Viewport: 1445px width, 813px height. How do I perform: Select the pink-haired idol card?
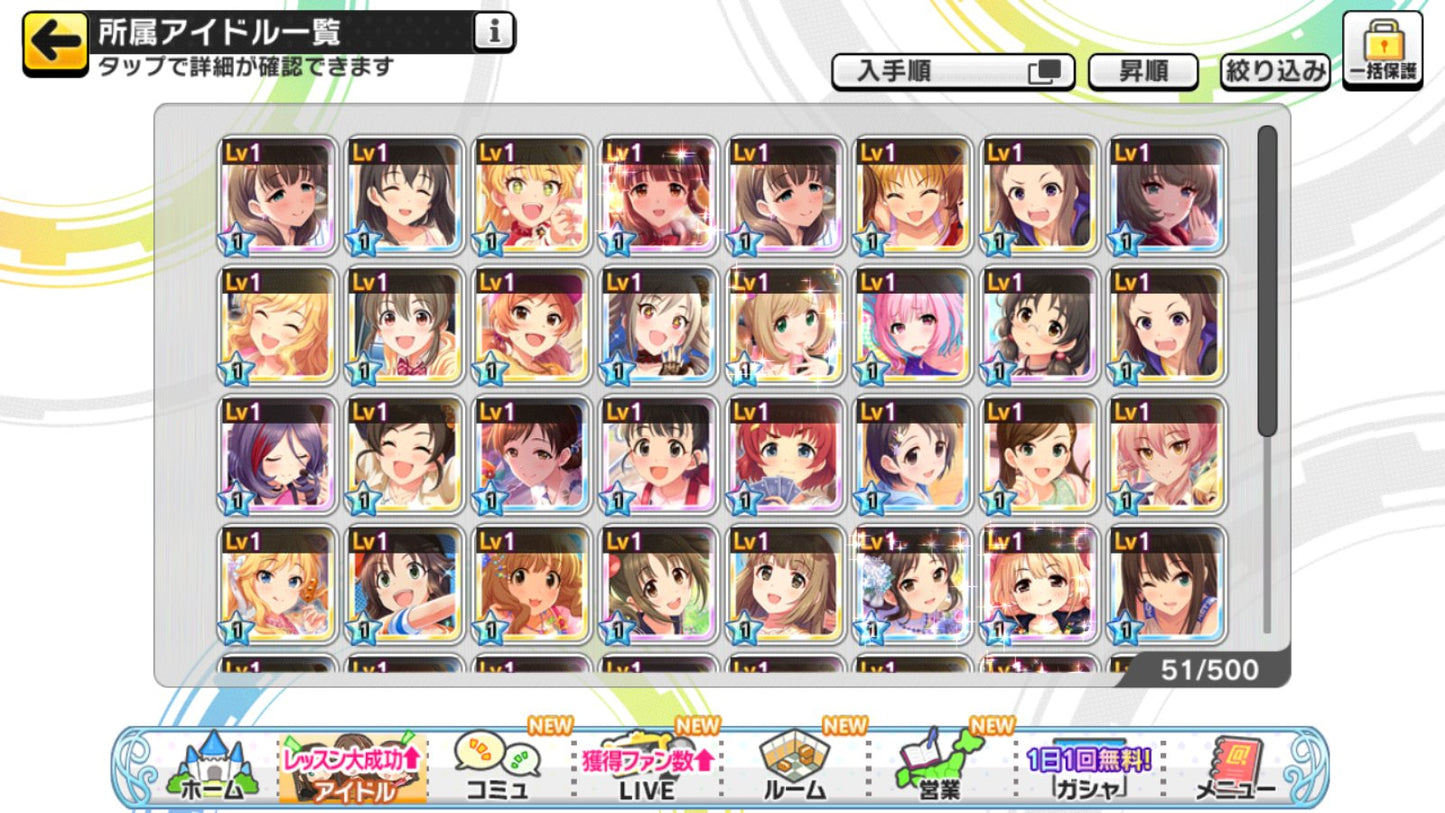point(912,325)
